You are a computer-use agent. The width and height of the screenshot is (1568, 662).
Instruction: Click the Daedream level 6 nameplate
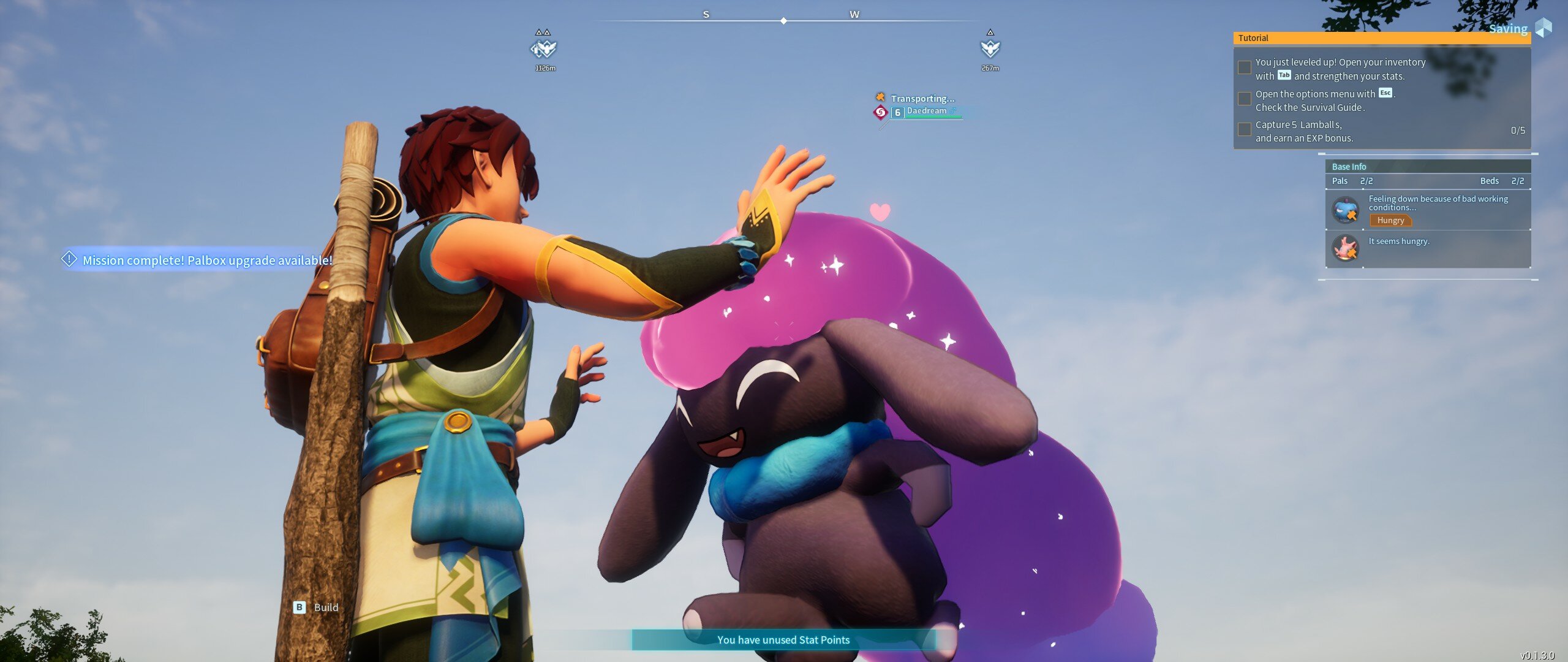pyautogui.click(x=926, y=112)
